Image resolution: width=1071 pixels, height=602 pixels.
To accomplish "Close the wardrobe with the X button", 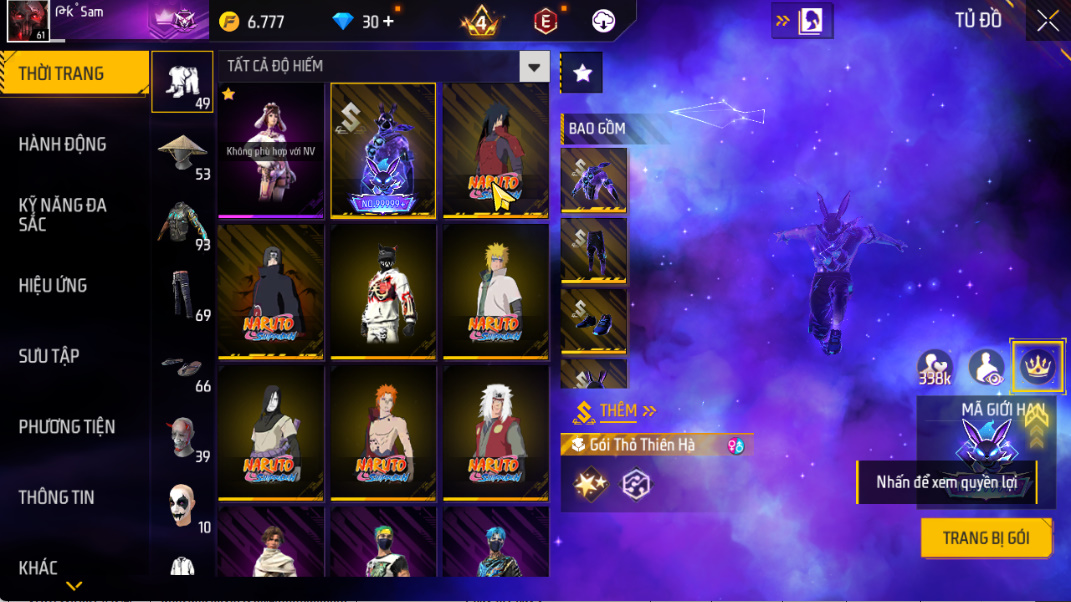I will pyautogui.click(x=1047, y=21).
